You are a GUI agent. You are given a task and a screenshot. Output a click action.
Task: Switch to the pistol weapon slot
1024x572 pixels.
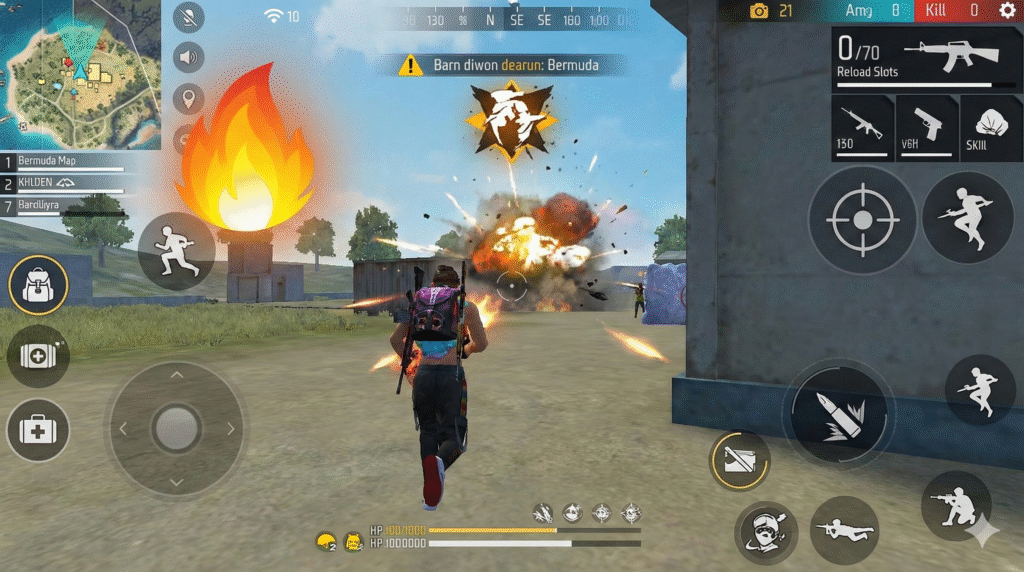(x=925, y=127)
